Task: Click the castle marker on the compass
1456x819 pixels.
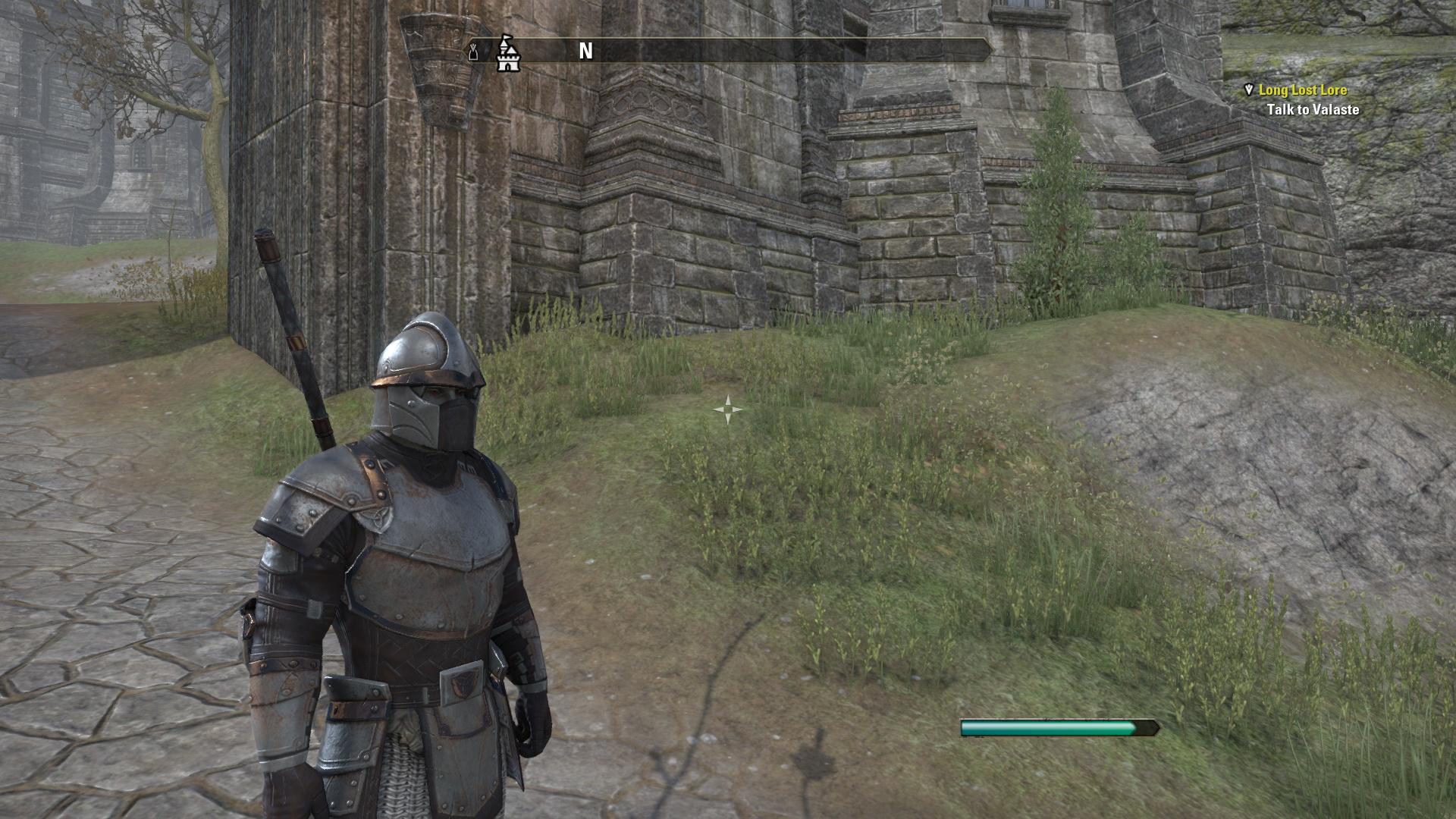Action: point(507,52)
